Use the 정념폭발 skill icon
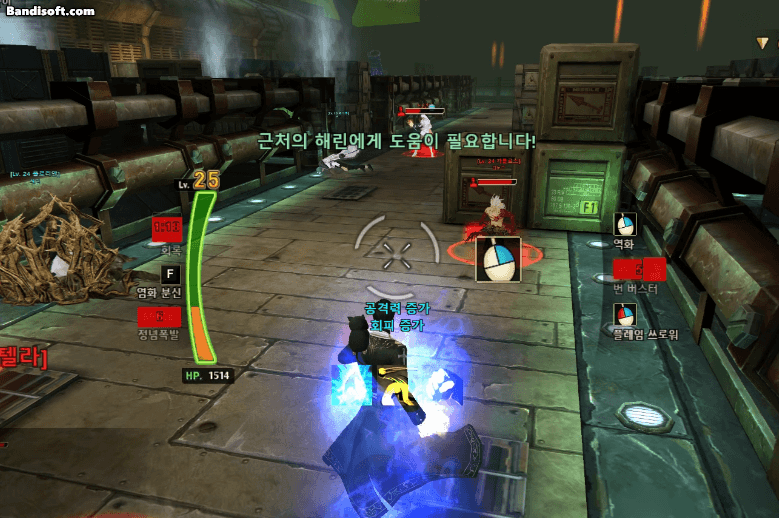This screenshot has width=779, height=518. (159, 316)
